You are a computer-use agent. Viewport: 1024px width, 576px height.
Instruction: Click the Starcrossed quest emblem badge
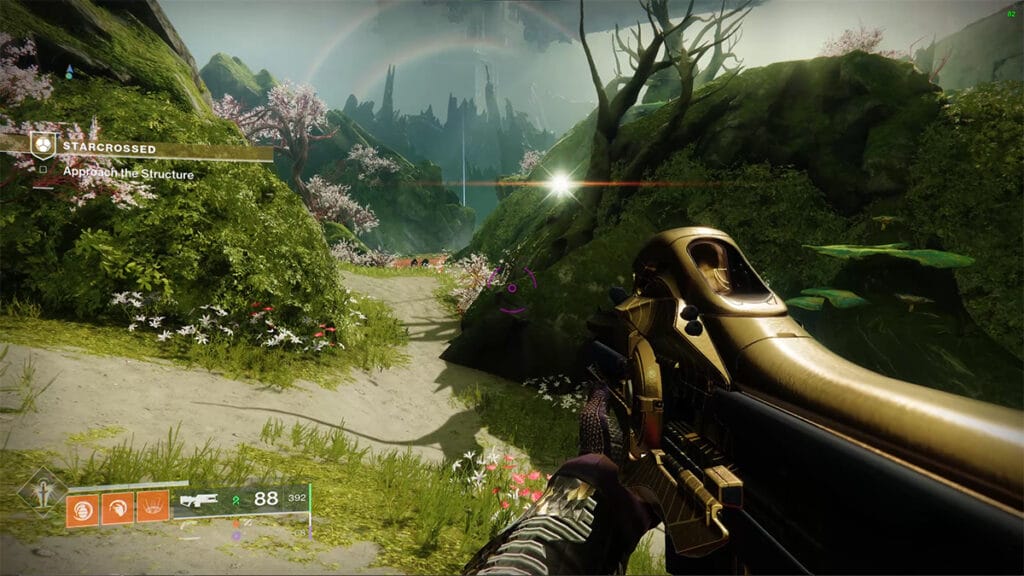click(x=43, y=146)
